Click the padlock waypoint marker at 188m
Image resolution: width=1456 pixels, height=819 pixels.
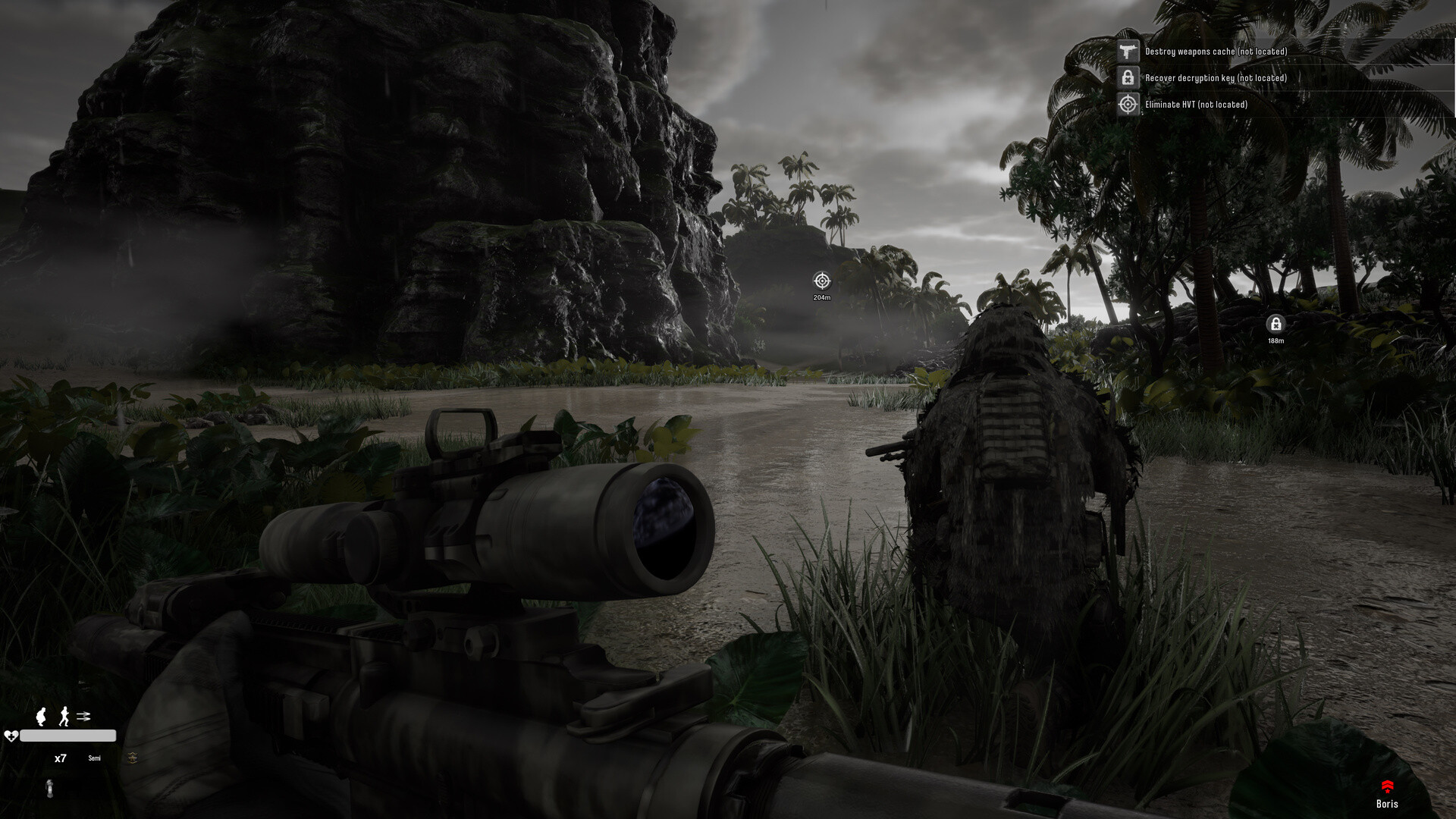(x=1276, y=325)
